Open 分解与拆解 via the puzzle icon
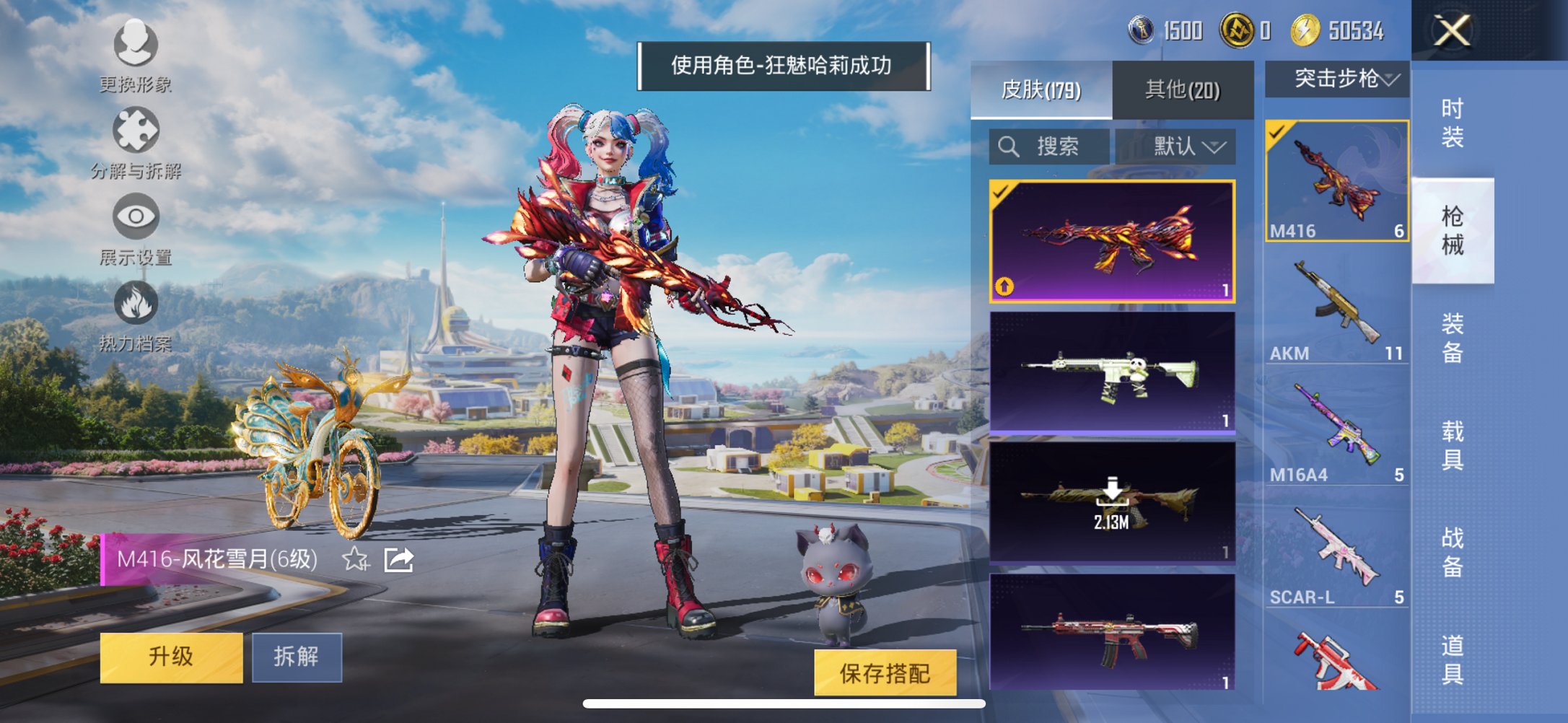 click(137, 130)
